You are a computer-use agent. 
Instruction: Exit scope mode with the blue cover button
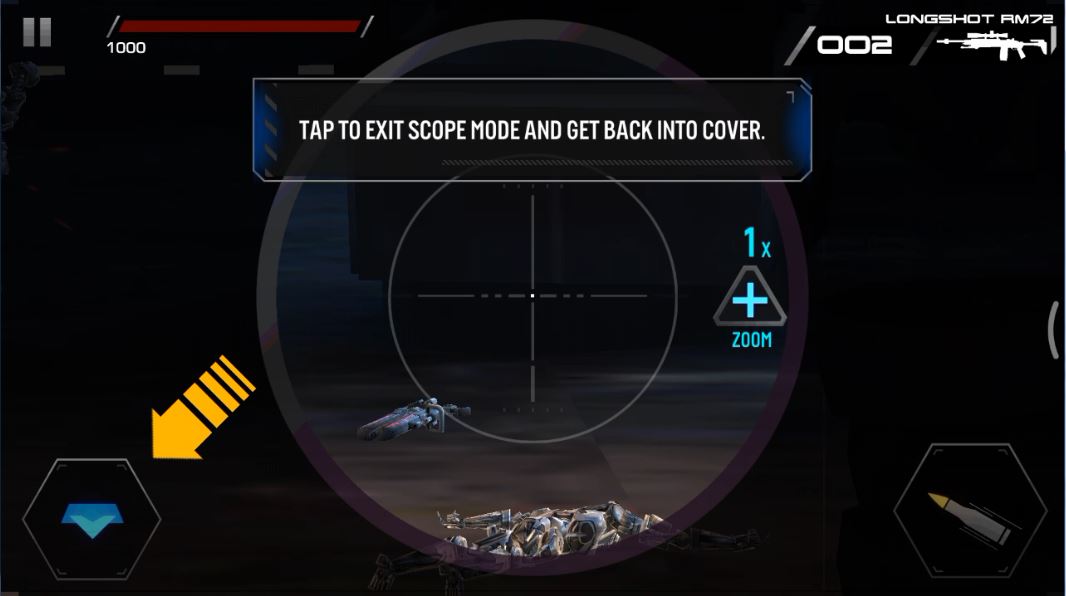point(91,521)
